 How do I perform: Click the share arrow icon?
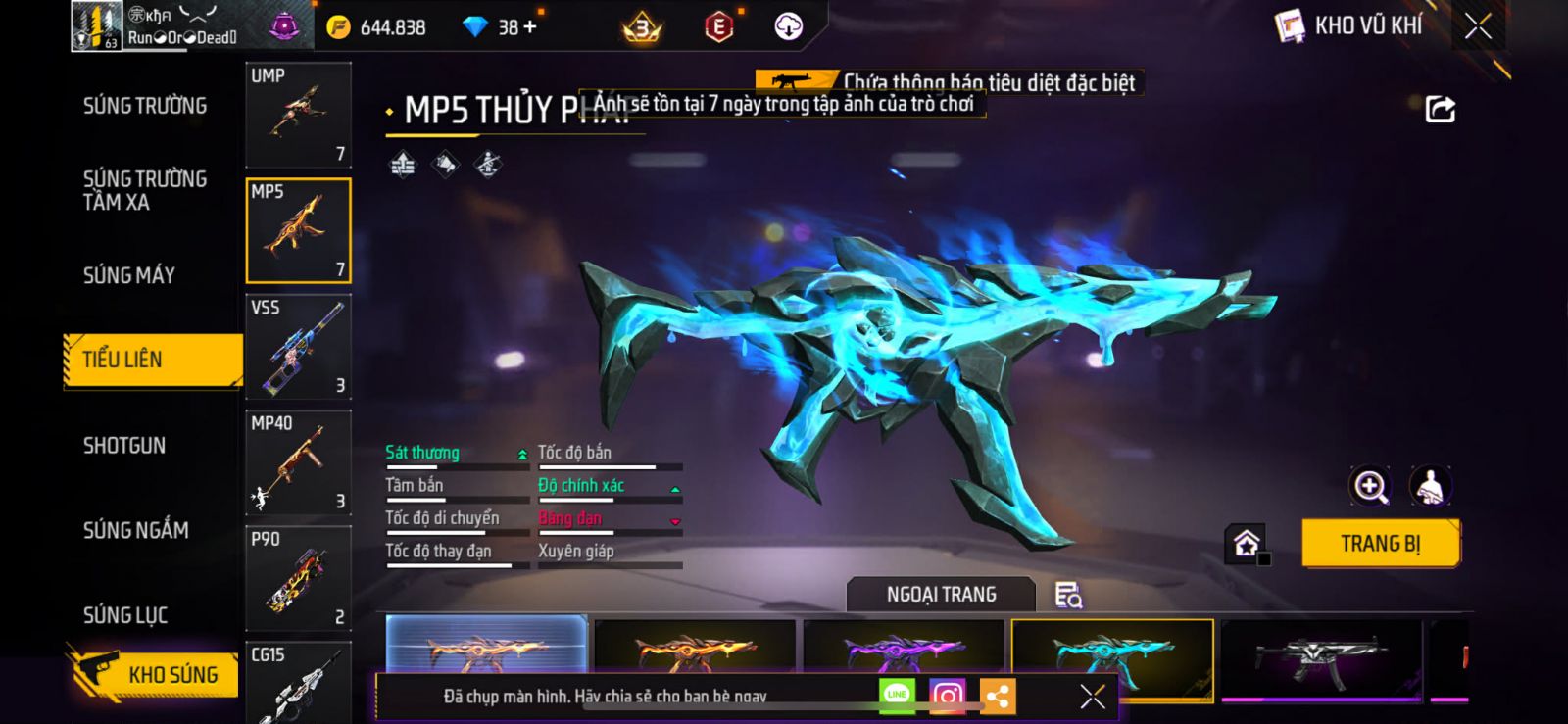1440,109
